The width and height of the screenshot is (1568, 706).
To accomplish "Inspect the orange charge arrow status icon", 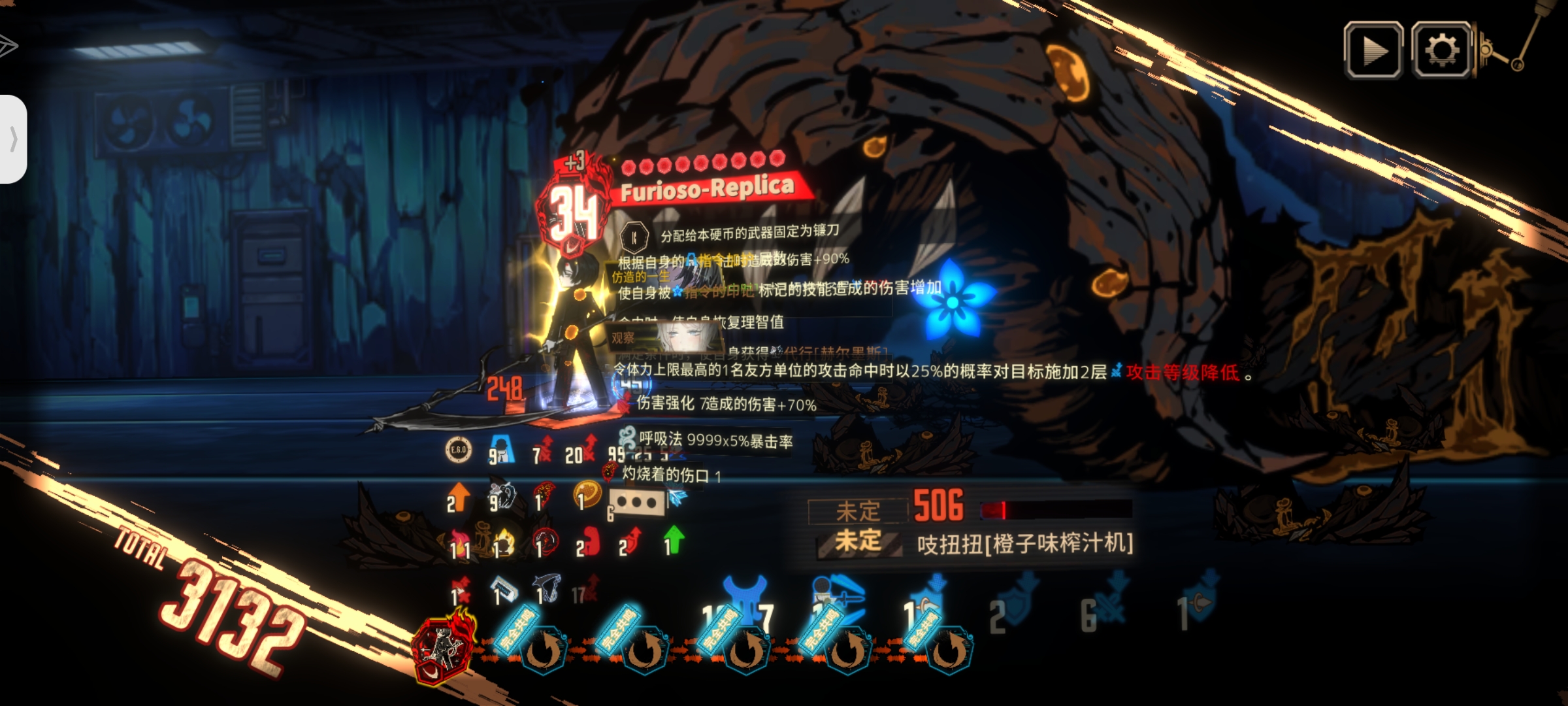I will point(458,497).
